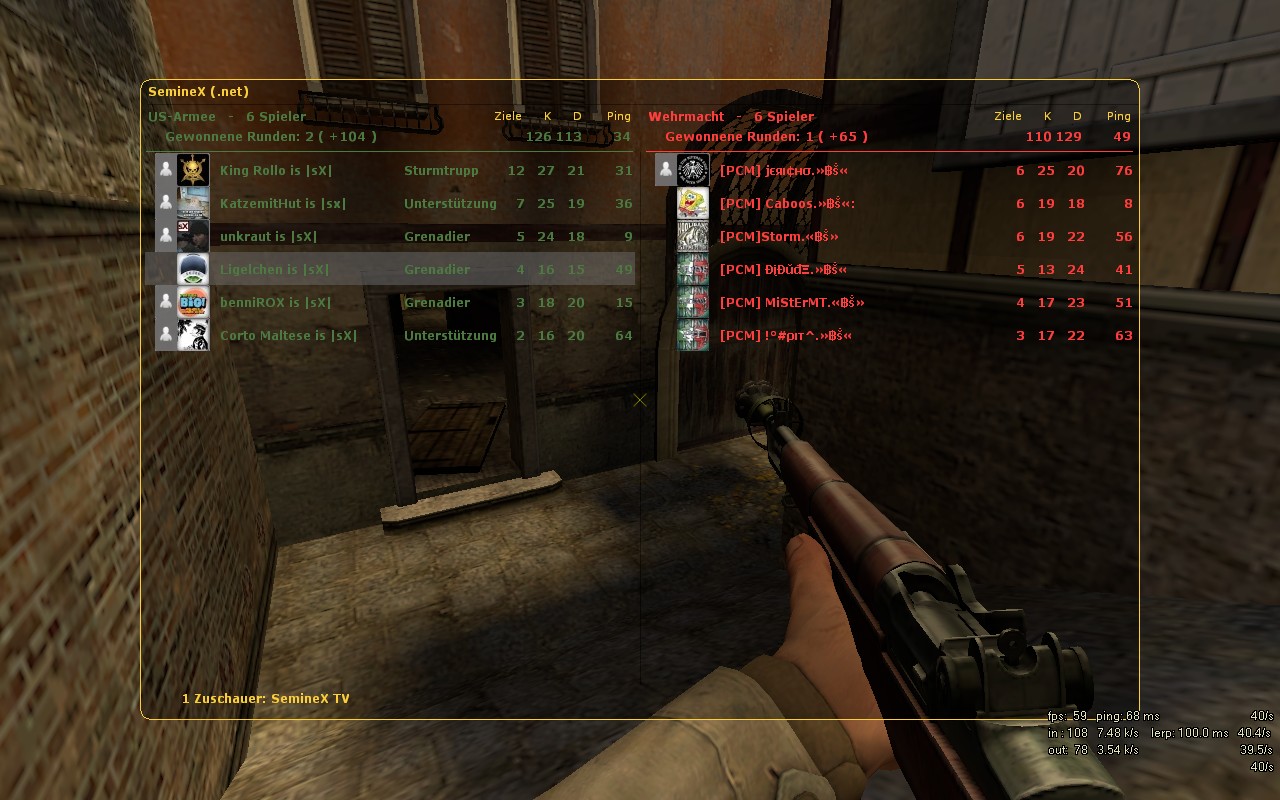Click King Rollo's skull emblem avatar
1280x800 pixels.
[x=193, y=170]
